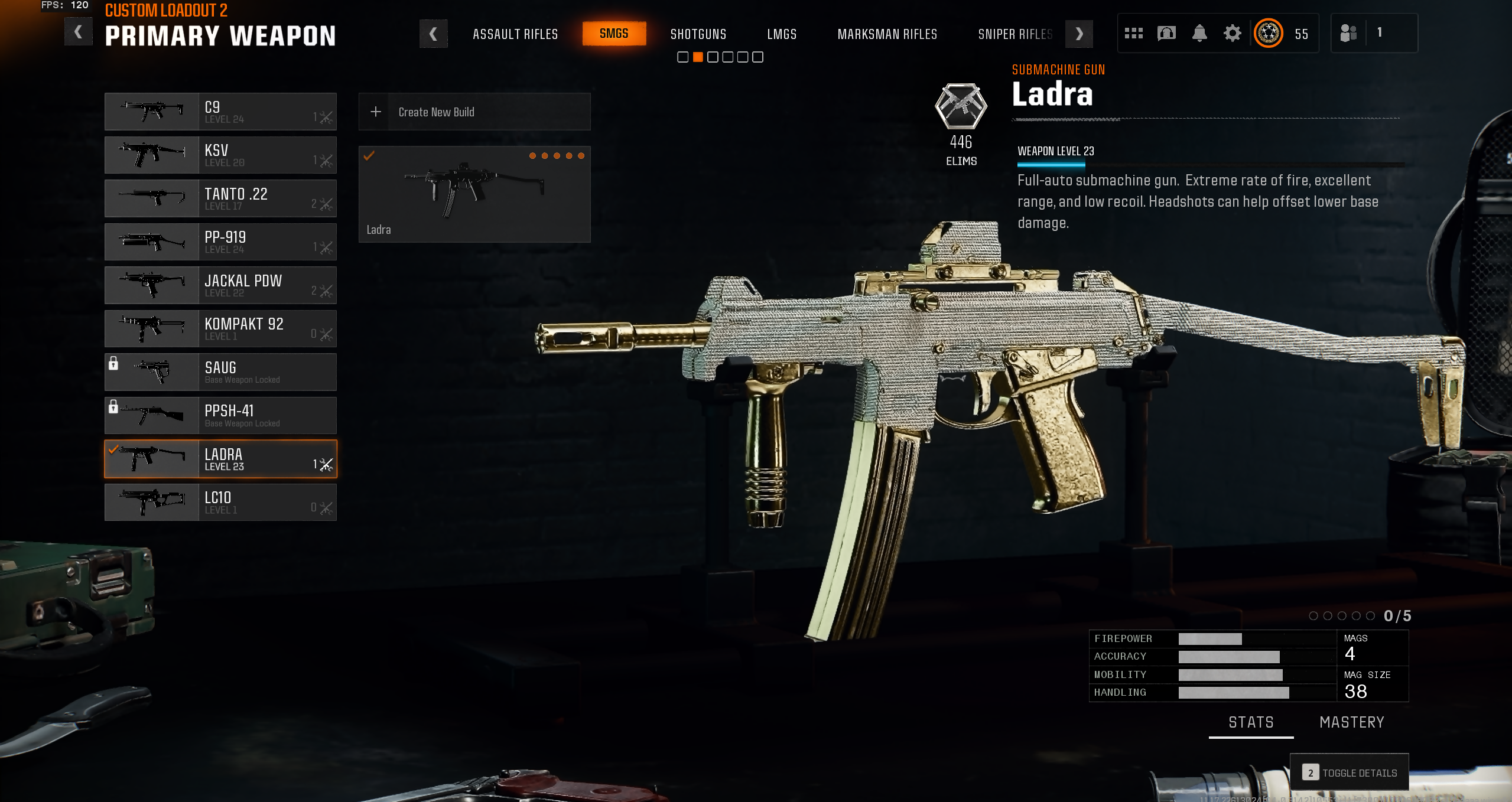Click the Toggle Details button
Viewport: 1512px width, 802px height.
click(x=1350, y=772)
